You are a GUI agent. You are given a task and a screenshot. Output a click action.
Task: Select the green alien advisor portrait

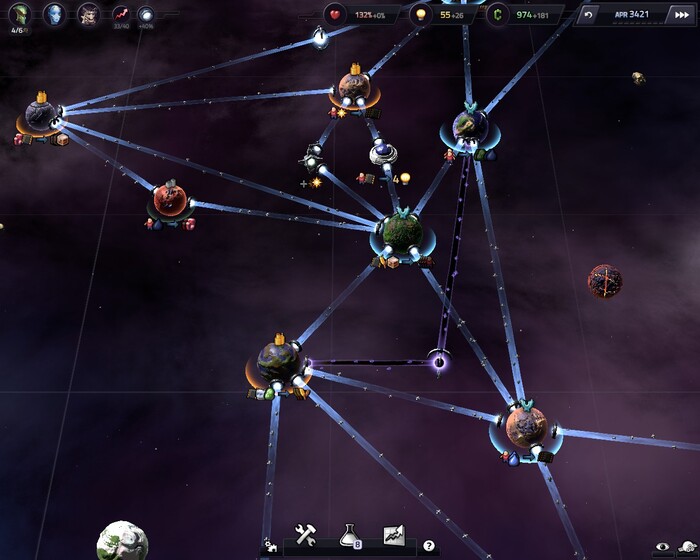(x=19, y=14)
